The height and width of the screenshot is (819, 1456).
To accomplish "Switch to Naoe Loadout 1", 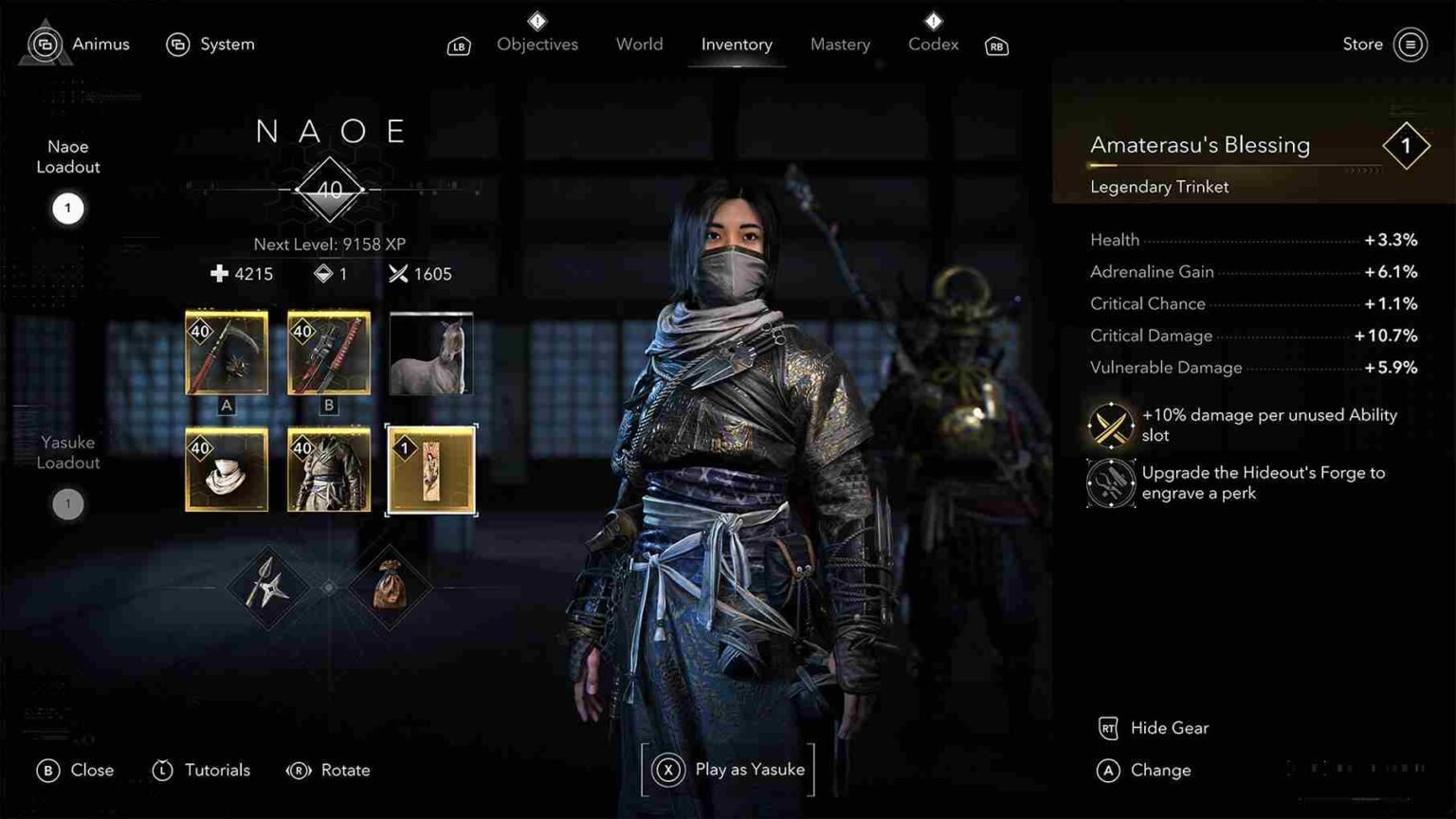I will [x=66, y=208].
